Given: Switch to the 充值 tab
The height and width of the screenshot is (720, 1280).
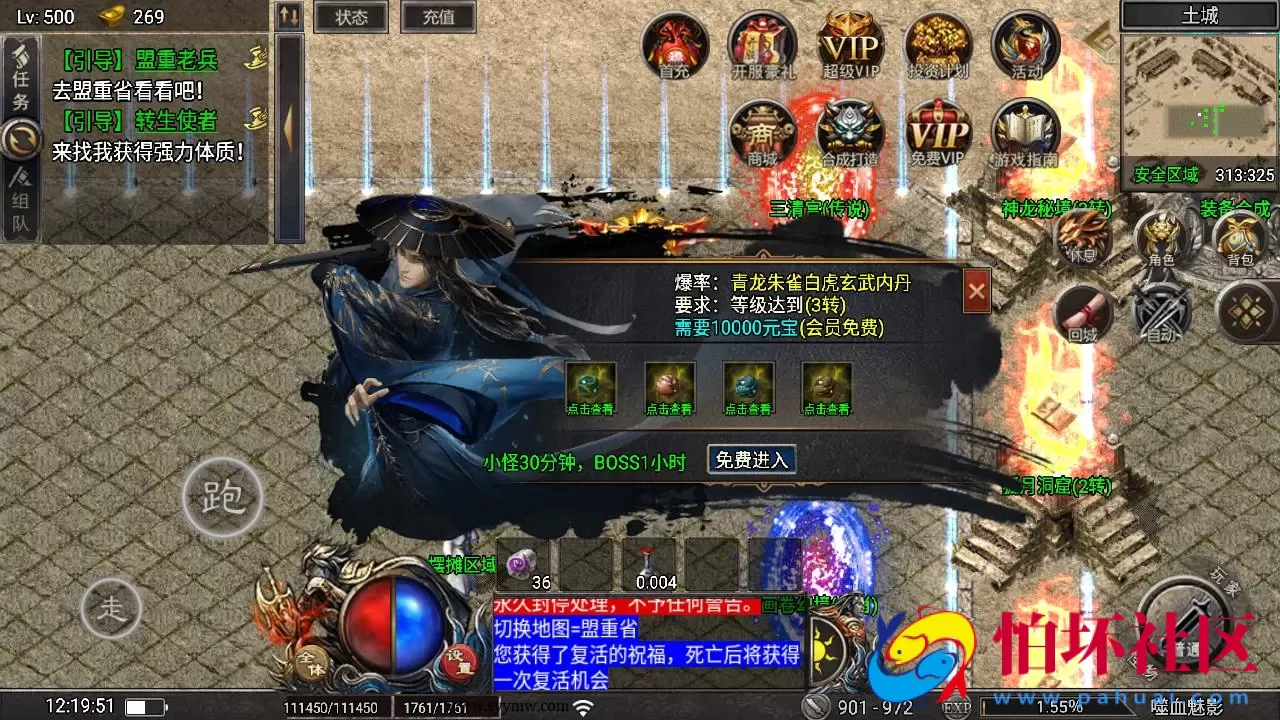Looking at the screenshot, I should (x=438, y=17).
